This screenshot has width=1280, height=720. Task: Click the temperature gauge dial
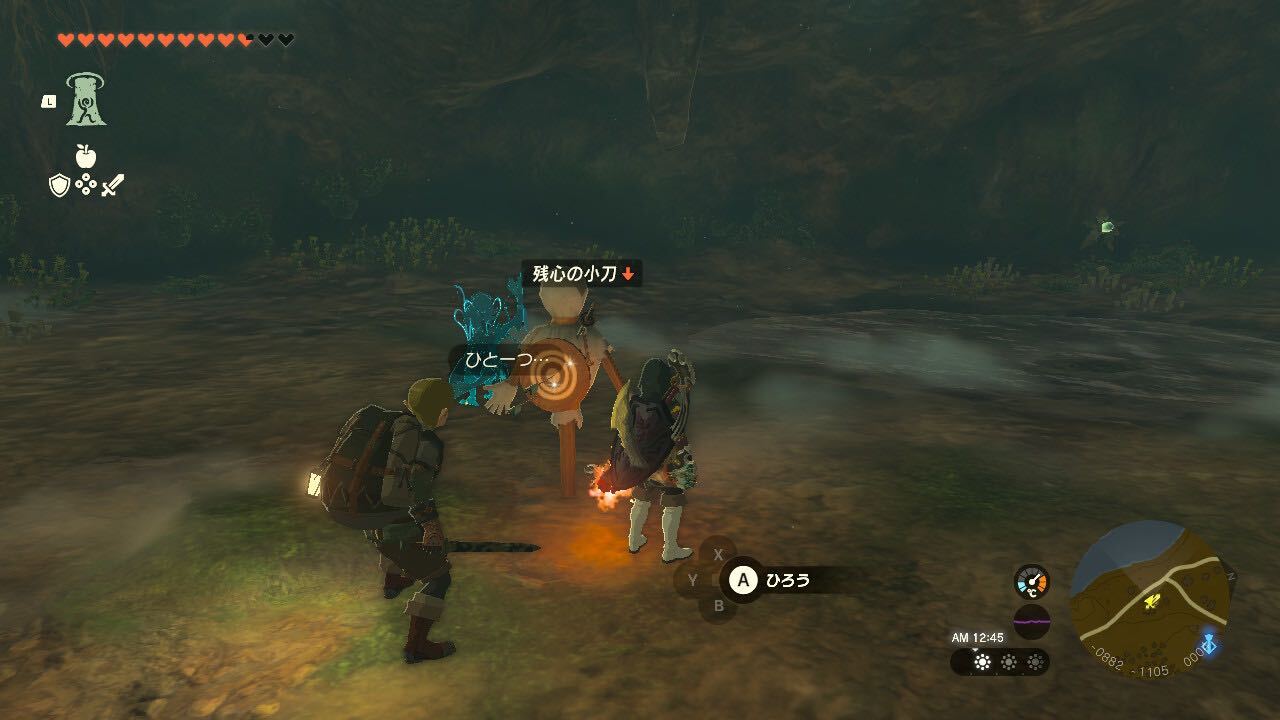click(x=1033, y=580)
